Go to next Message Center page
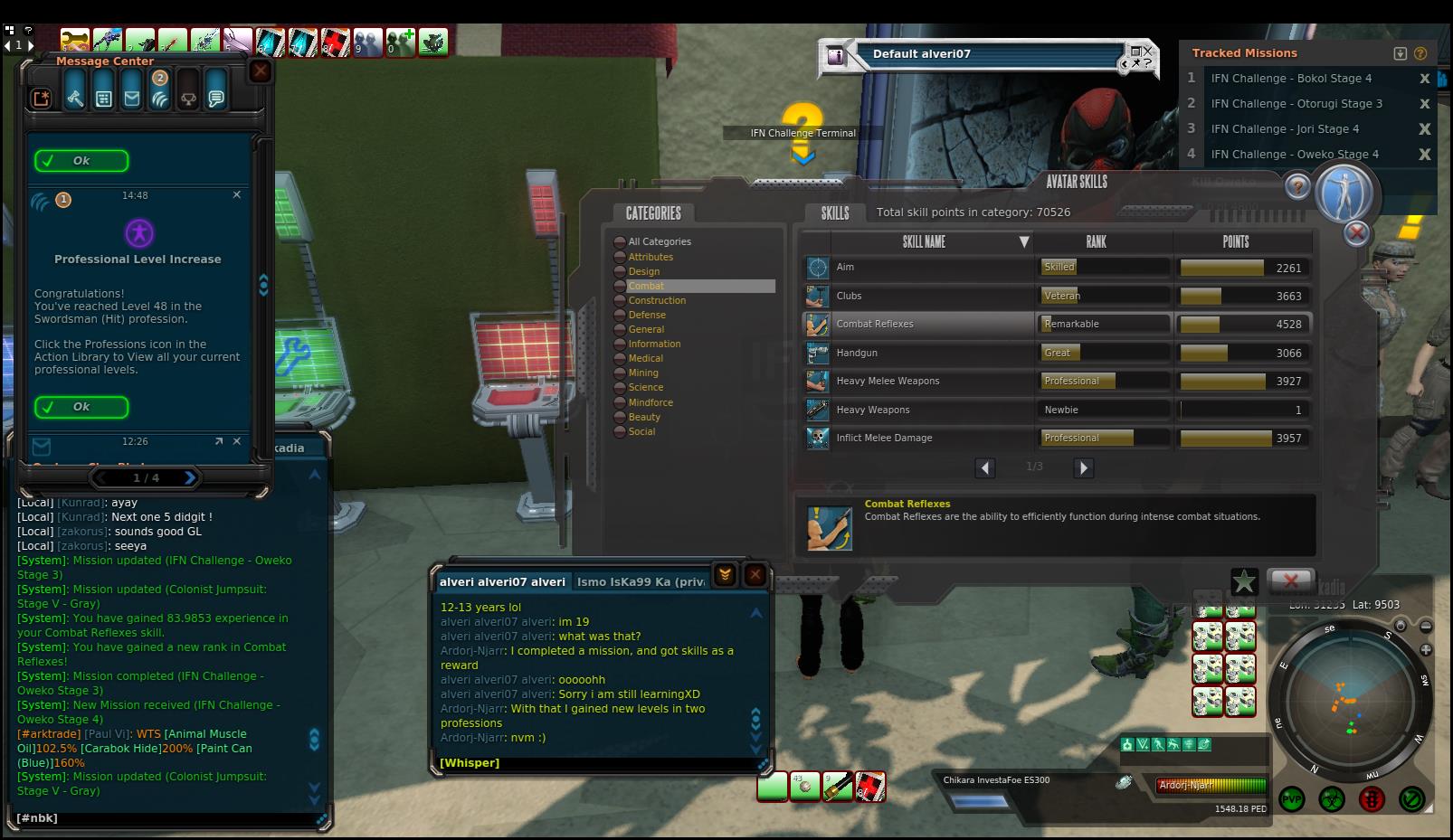This screenshot has width=1453, height=840. tap(190, 477)
